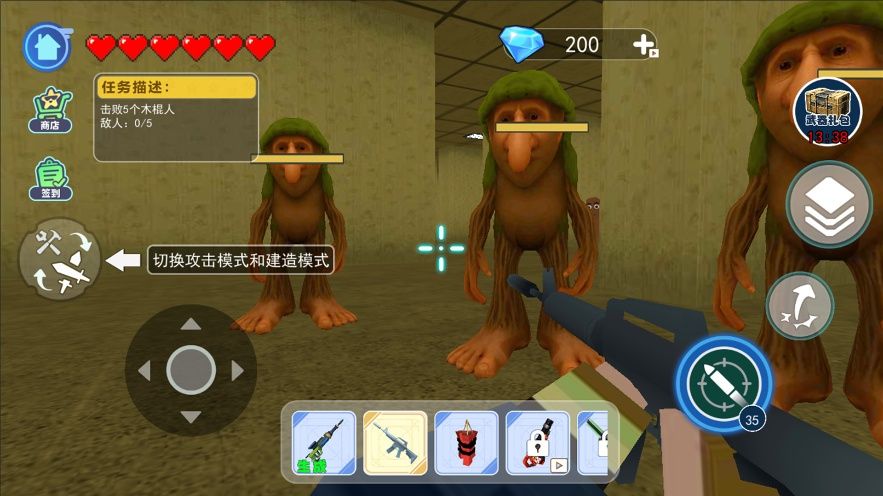Tap the stacked layers button
This screenshot has width=883, height=496.
coord(828,206)
